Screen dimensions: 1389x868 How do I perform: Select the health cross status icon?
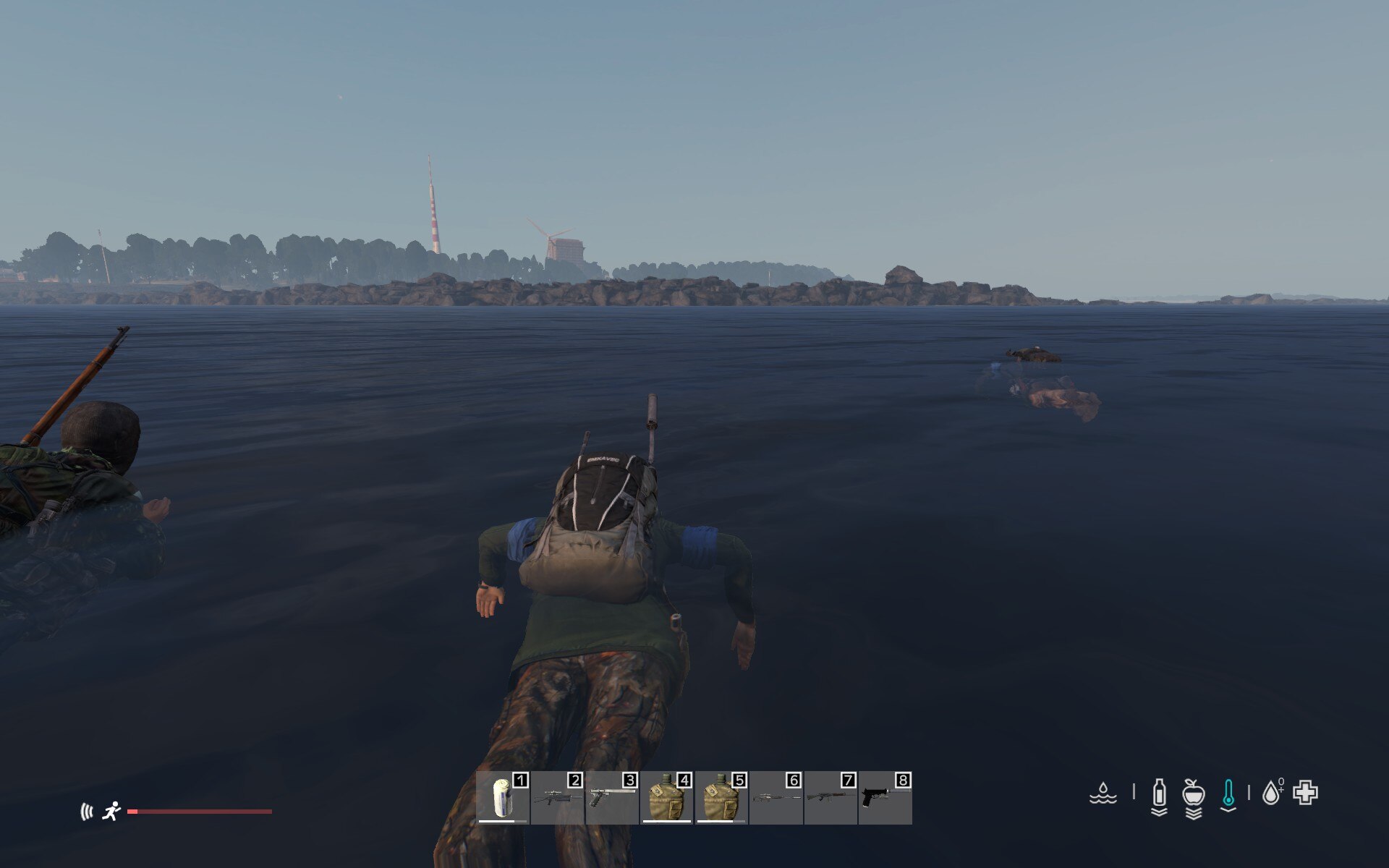[x=1306, y=793]
